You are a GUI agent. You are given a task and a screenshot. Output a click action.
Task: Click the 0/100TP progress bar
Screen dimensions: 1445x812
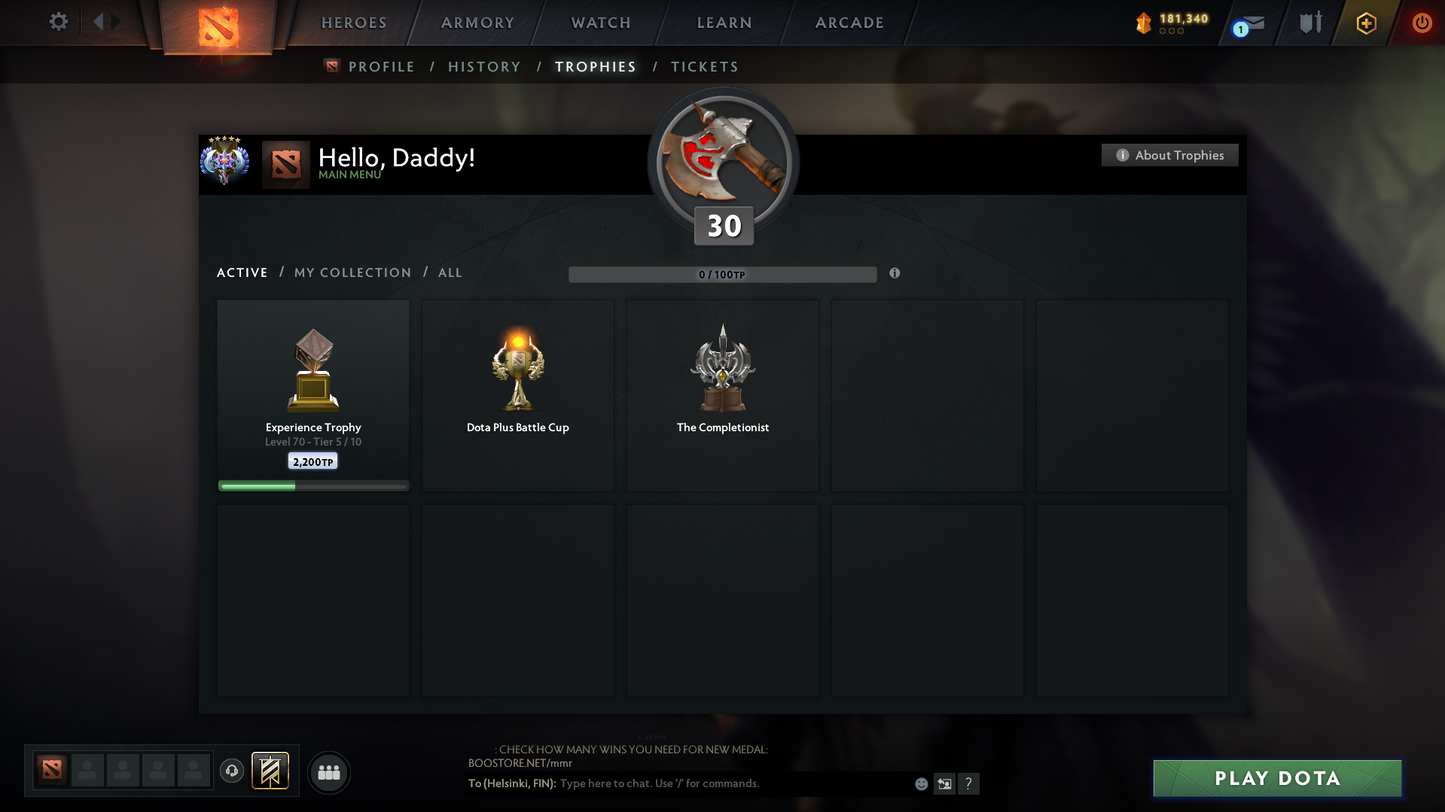pyautogui.click(x=722, y=273)
